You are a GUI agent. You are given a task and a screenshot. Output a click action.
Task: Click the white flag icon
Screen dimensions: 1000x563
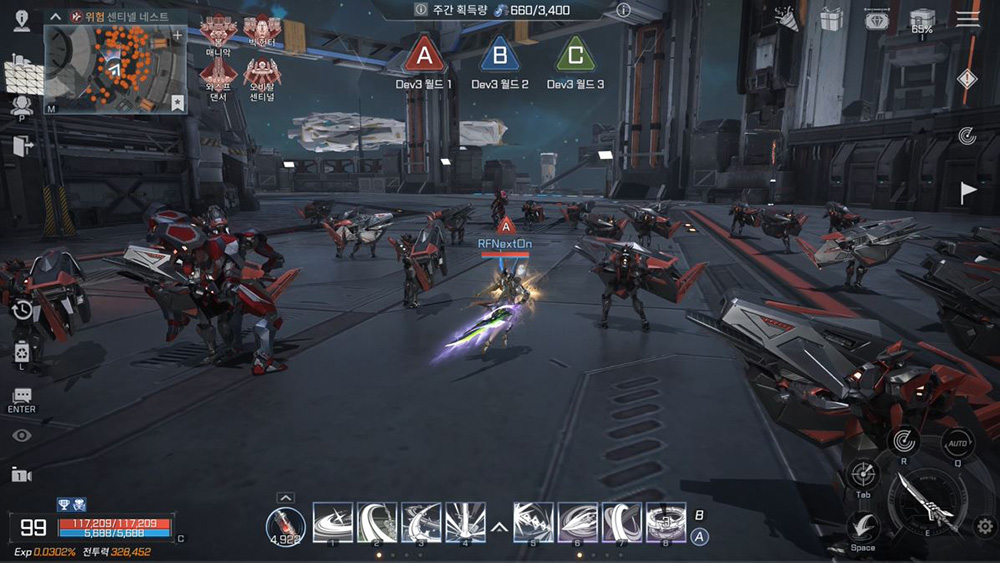click(968, 193)
